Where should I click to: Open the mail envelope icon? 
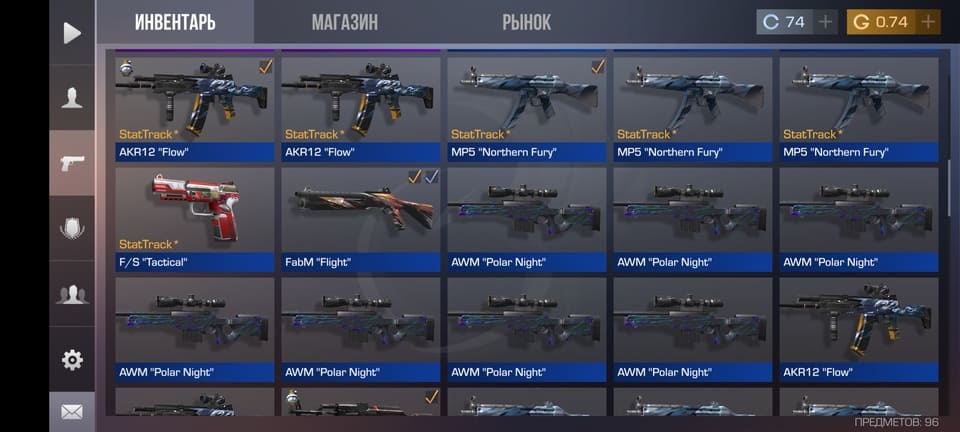tap(72, 411)
